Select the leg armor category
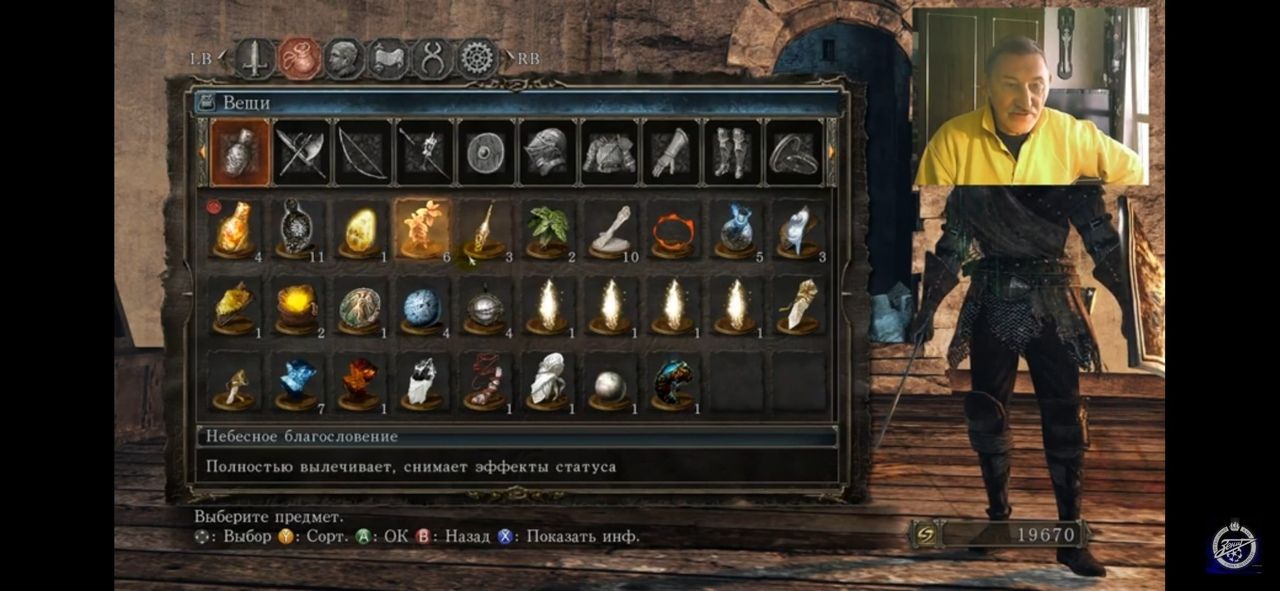The image size is (1280, 591). (731, 153)
